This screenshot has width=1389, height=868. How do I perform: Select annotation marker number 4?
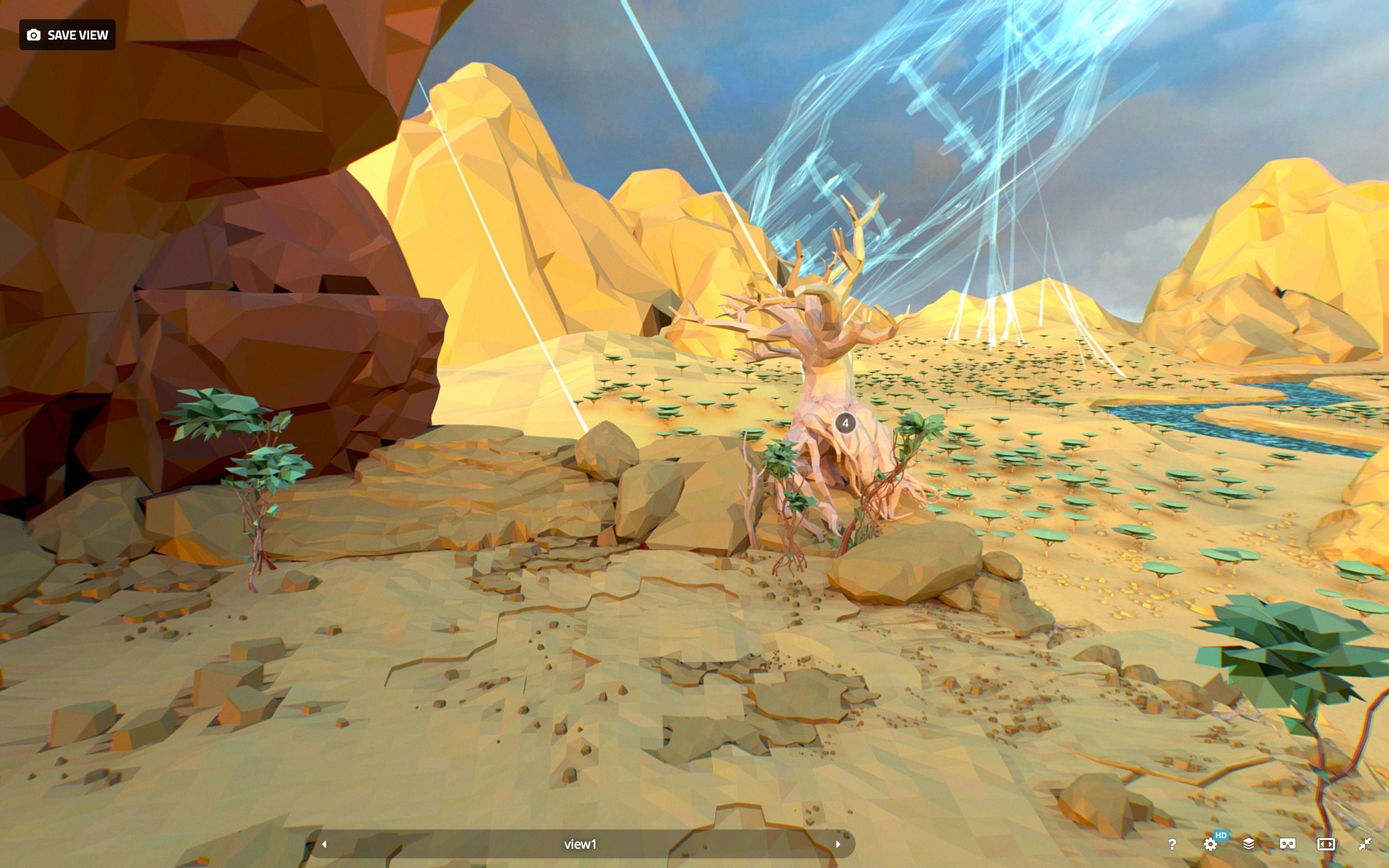click(x=845, y=423)
